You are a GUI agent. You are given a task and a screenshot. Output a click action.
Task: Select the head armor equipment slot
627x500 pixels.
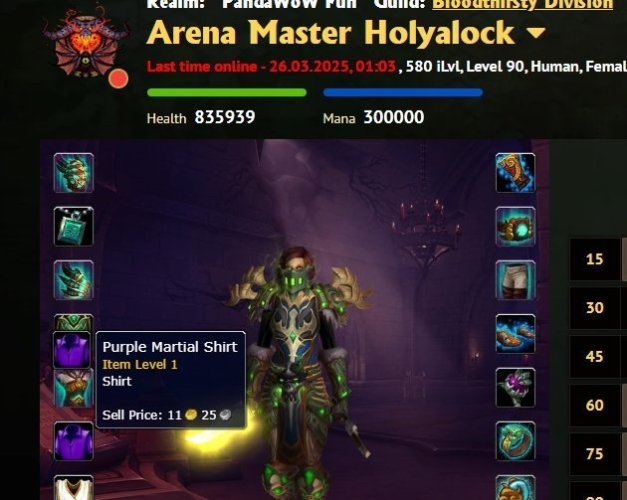[x=74, y=172]
